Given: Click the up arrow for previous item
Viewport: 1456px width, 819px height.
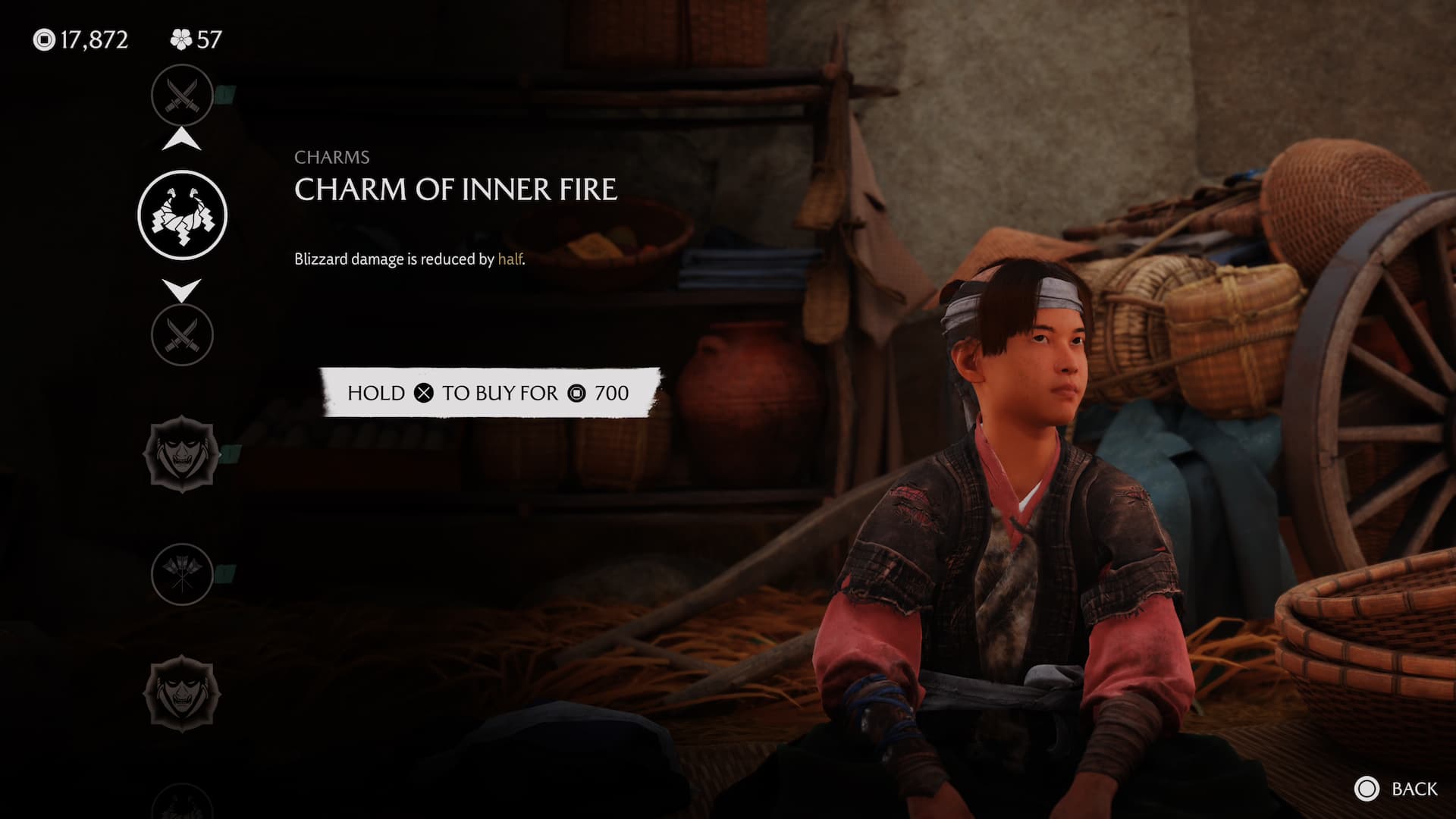Looking at the screenshot, I should coord(182,140).
